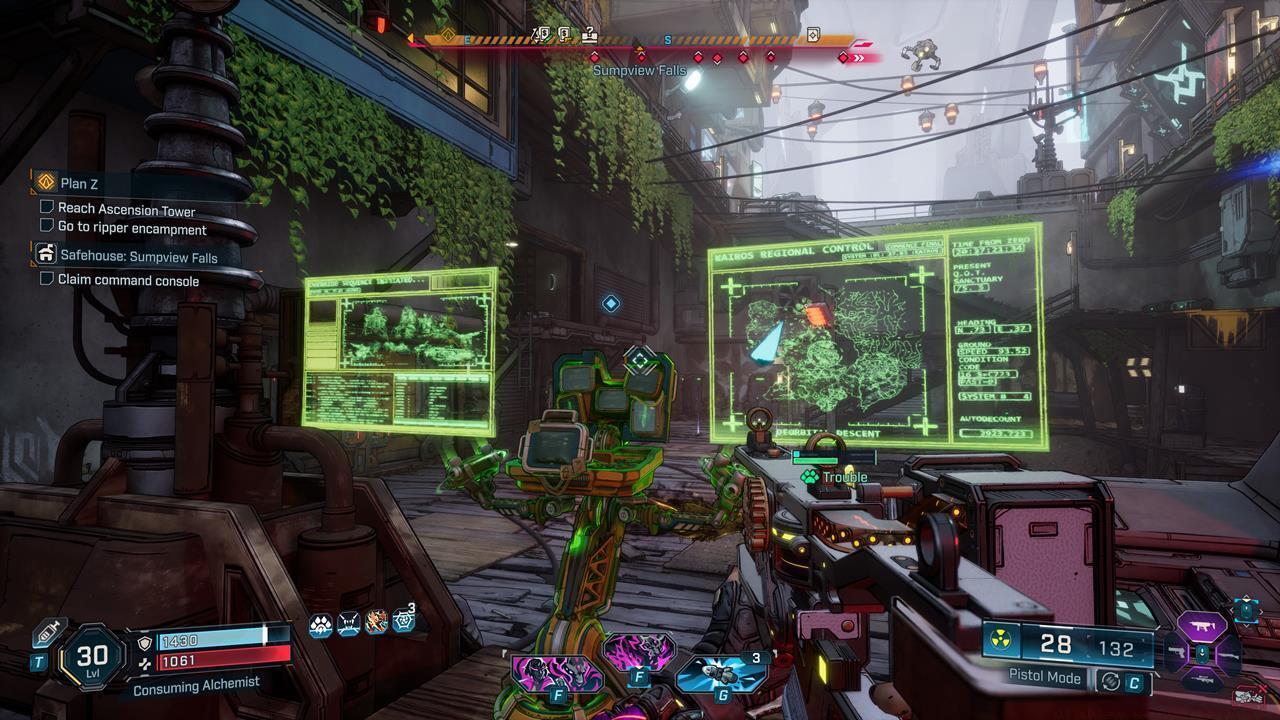
Task: Click the crossed-guns icon below the weapon wheel
Action: pos(1248,697)
